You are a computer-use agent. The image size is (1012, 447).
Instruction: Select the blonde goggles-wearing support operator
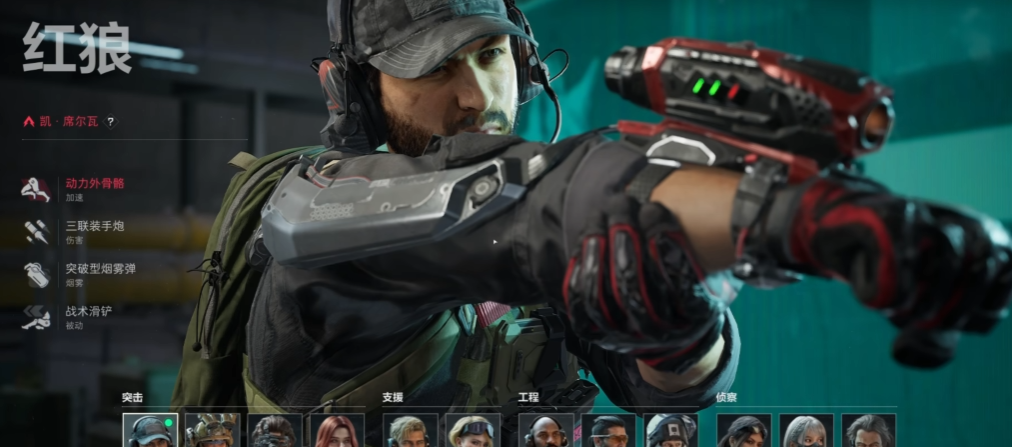tap(472, 431)
